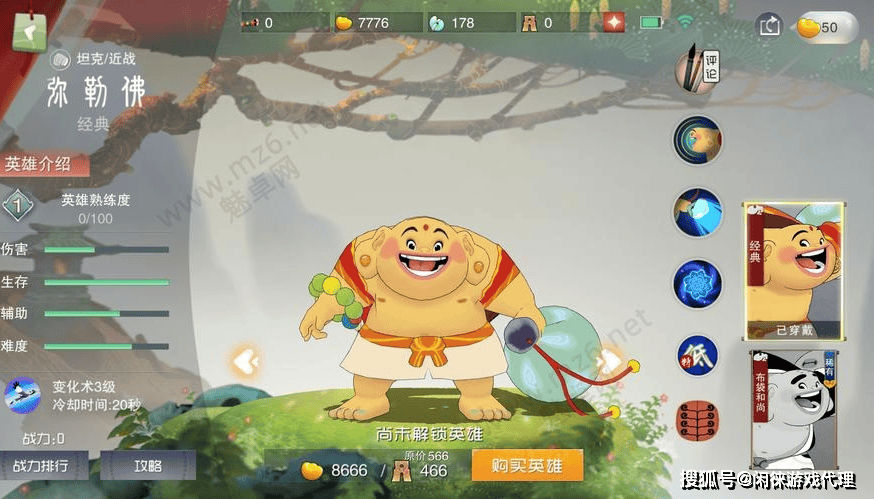The image size is (874, 499).
Task: Select the red lantern-shaped icon
Action: click(x=696, y=421)
